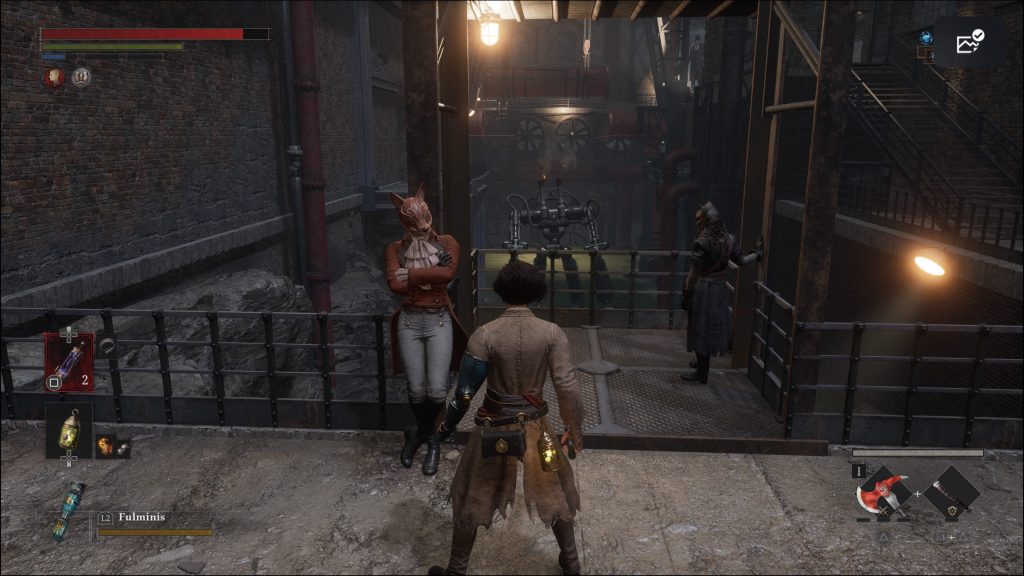This screenshot has width=1024, height=576.
Task: Open the screenshot saved notification
Action: pyautogui.click(x=970, y=42)
